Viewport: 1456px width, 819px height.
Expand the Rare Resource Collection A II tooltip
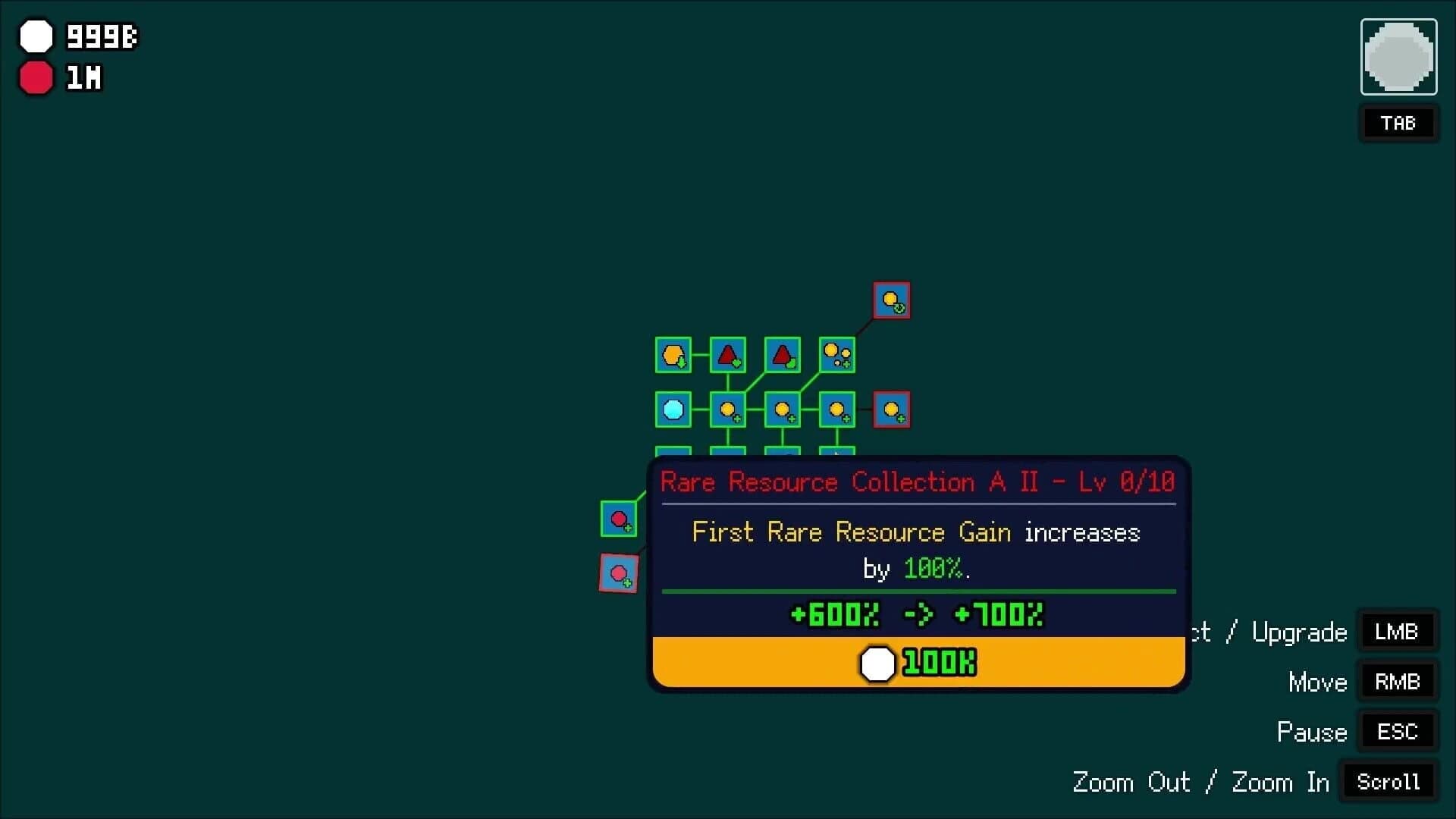(x=917, y=482)
